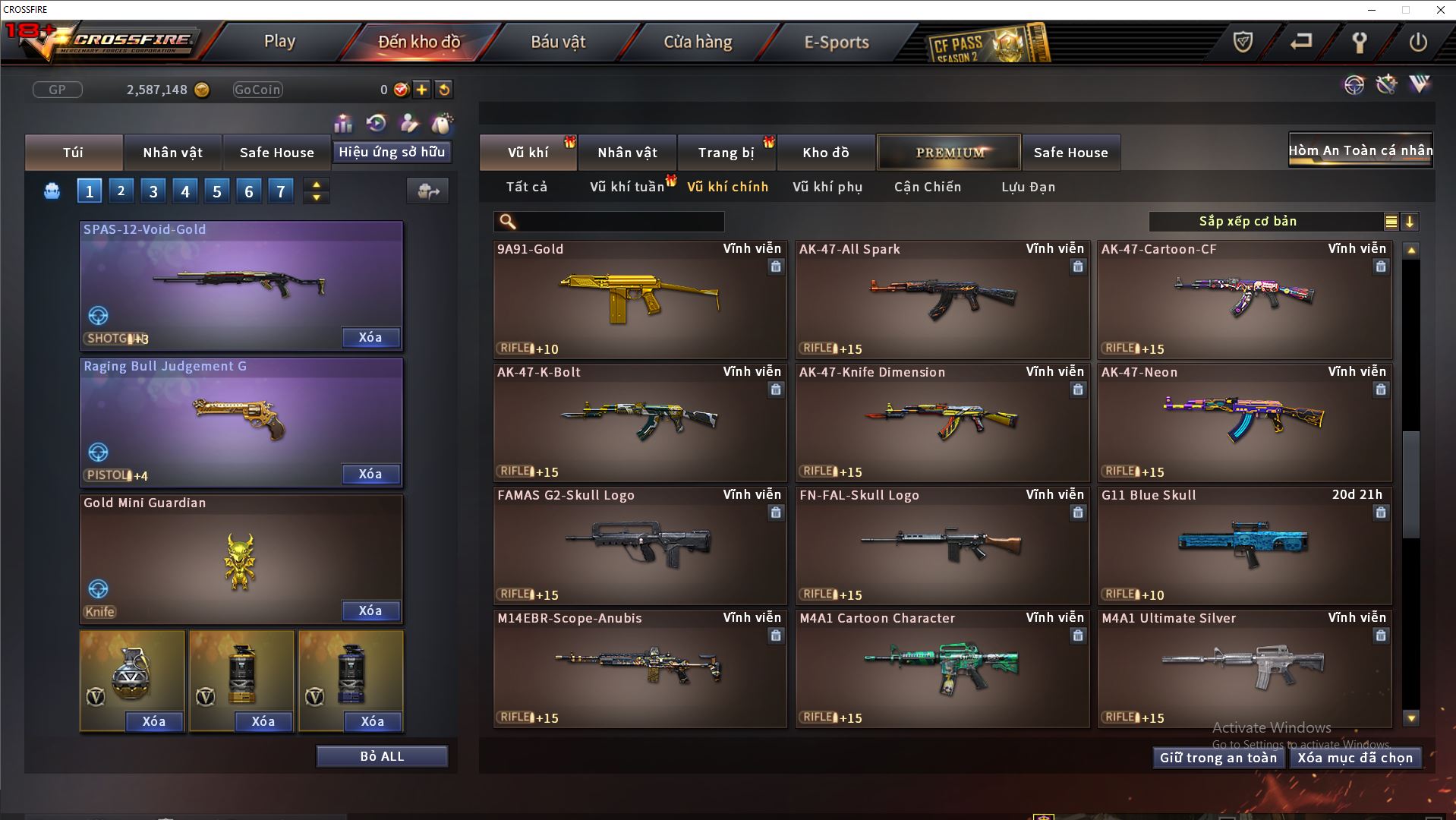Open the Báu vật menu
The height and width of the screenshot is (820, 1456).
pyautogui.click(x=558, y=42)
